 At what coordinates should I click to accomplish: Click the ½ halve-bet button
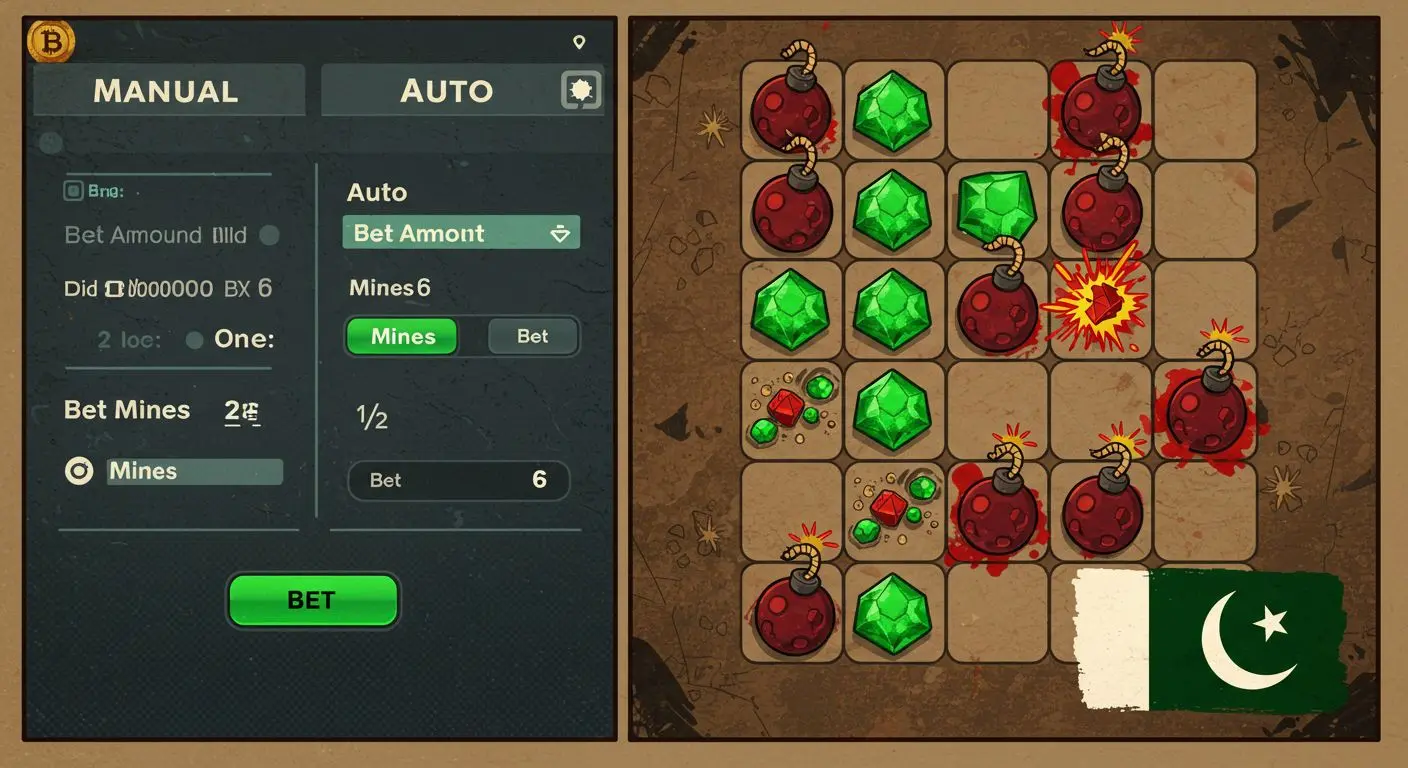coord(374,419)
